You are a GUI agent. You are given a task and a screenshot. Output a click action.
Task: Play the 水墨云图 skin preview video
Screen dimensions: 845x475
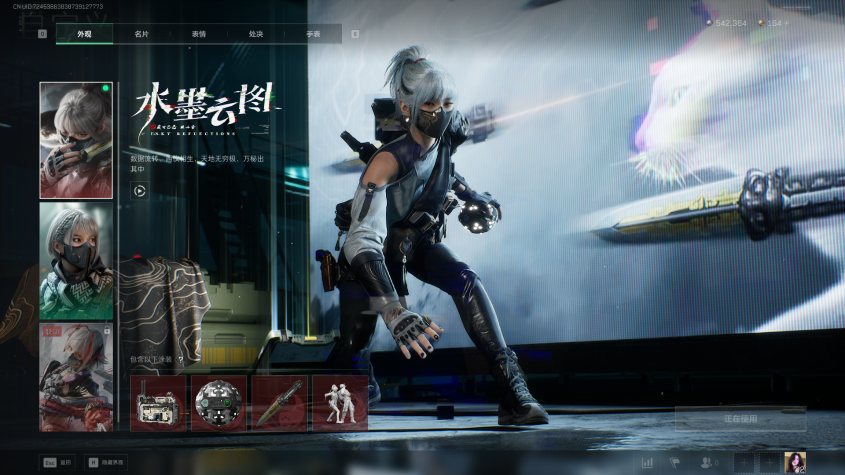139,190
